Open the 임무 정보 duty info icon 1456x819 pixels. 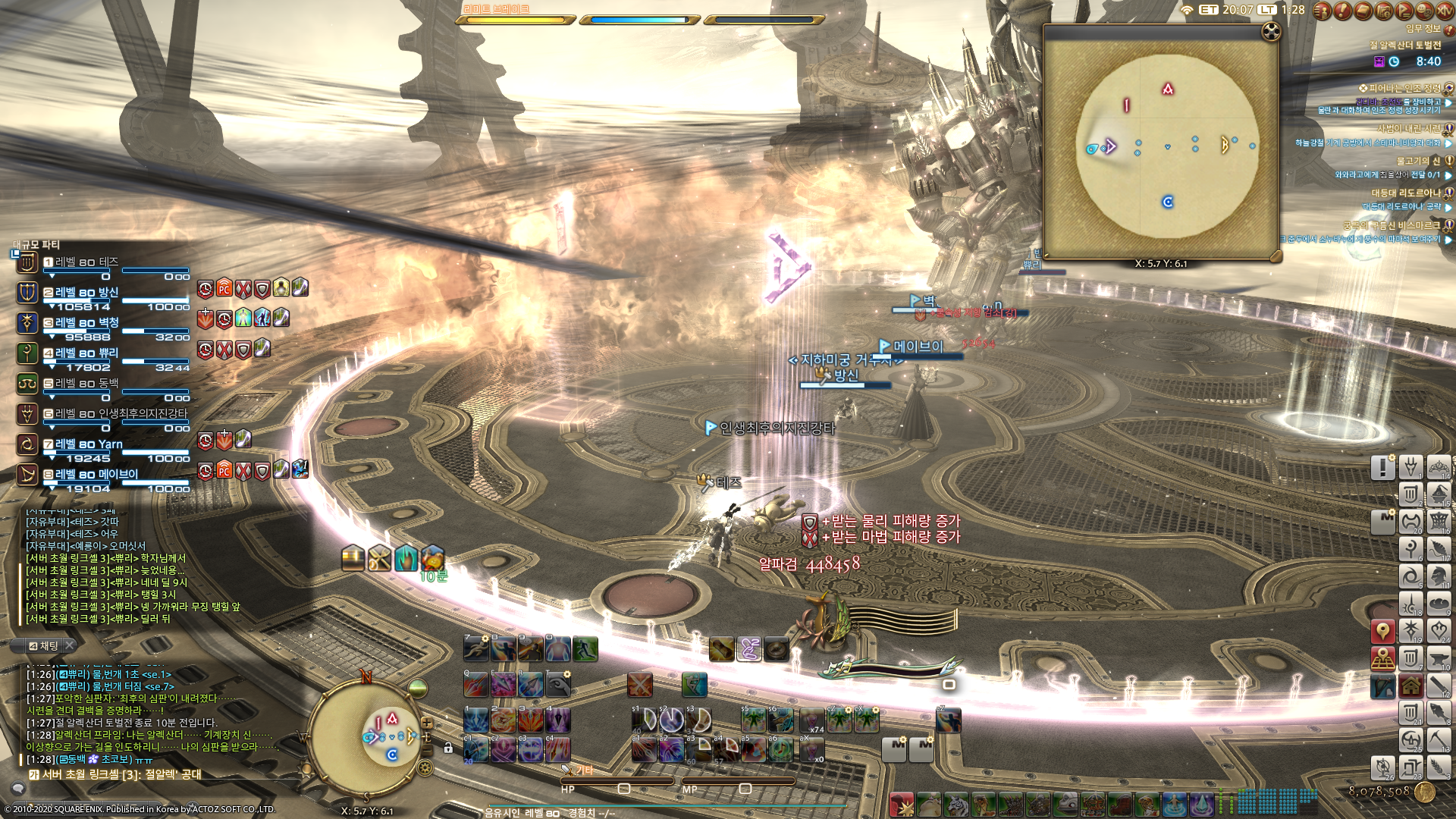point(1449,30)
